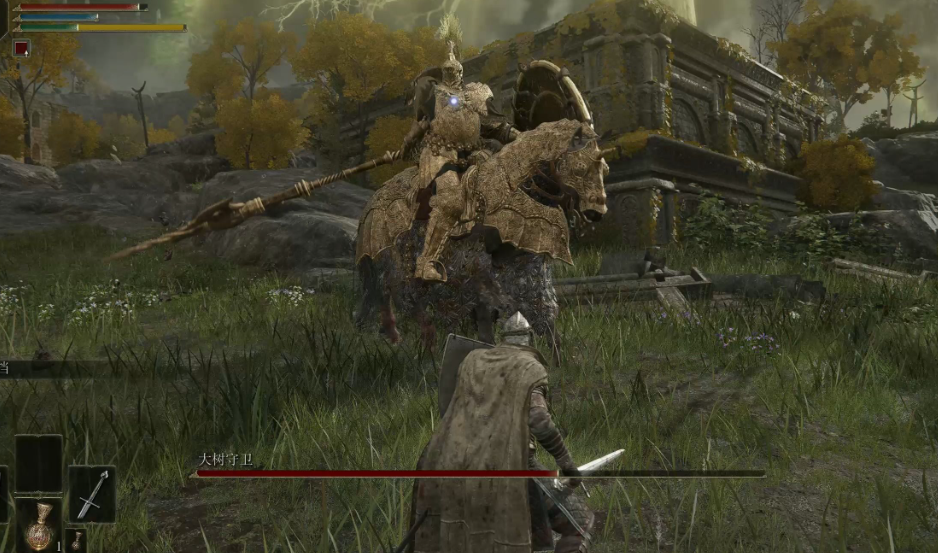Use the crimson flask quick item slot

[39, 526]
